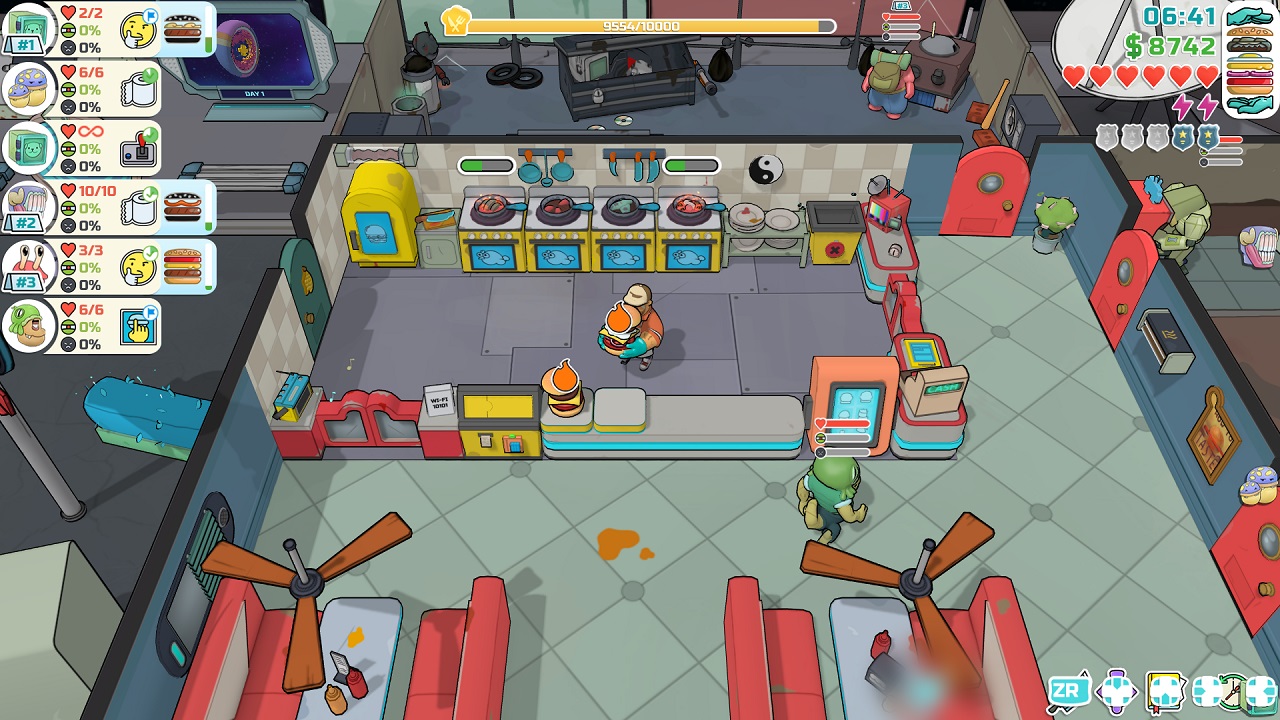Click the purple D-pad icon at bottom right
1280x720 pixels.
(1115, 692)
